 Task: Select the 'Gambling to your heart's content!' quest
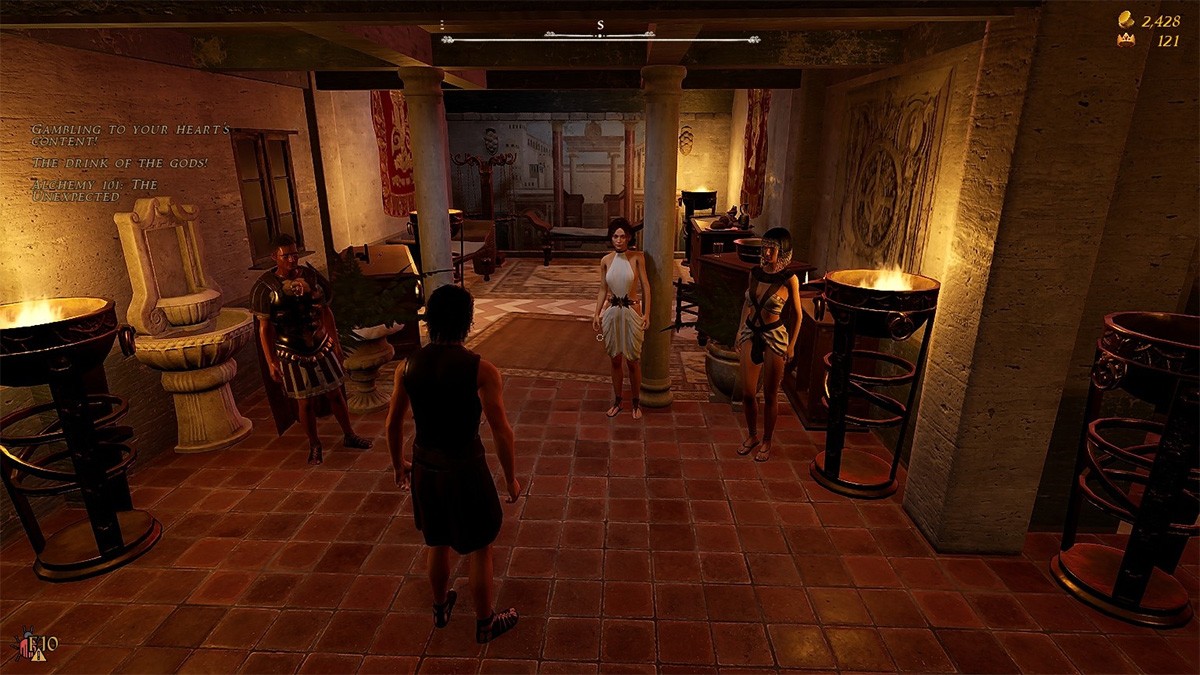click(130, 136)
